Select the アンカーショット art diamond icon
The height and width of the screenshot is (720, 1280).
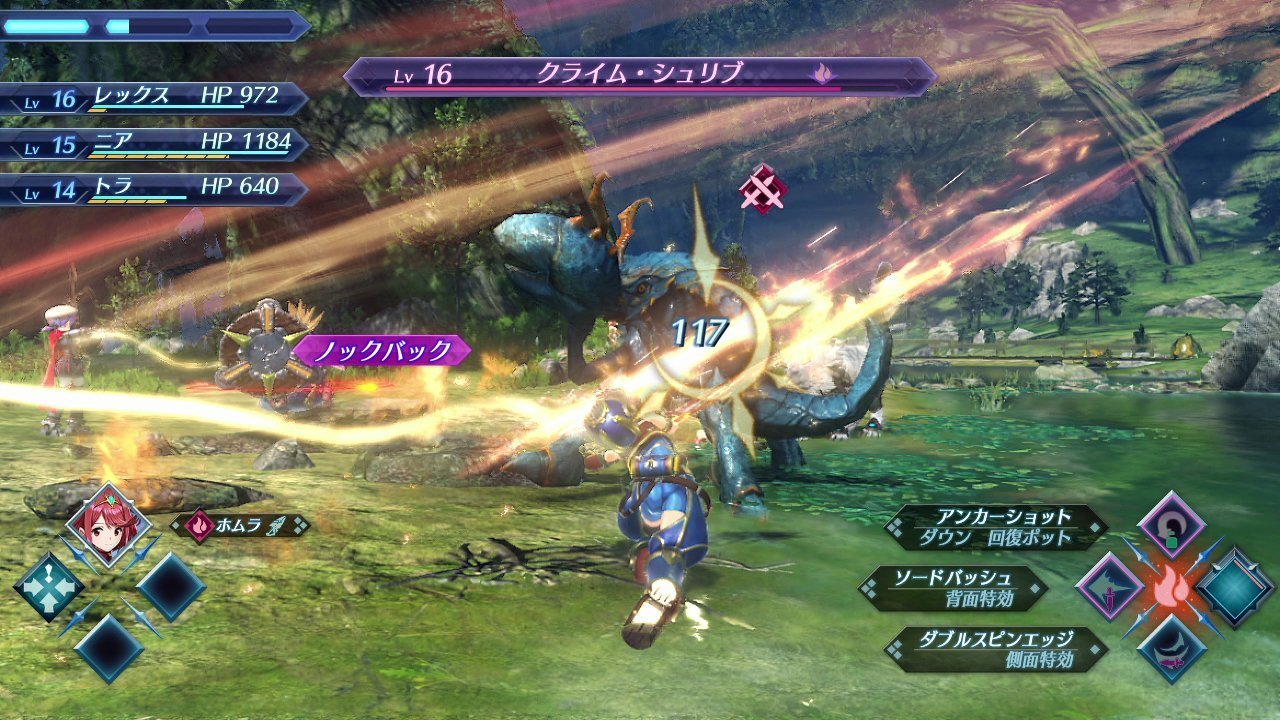click(x=1170, y=527)
